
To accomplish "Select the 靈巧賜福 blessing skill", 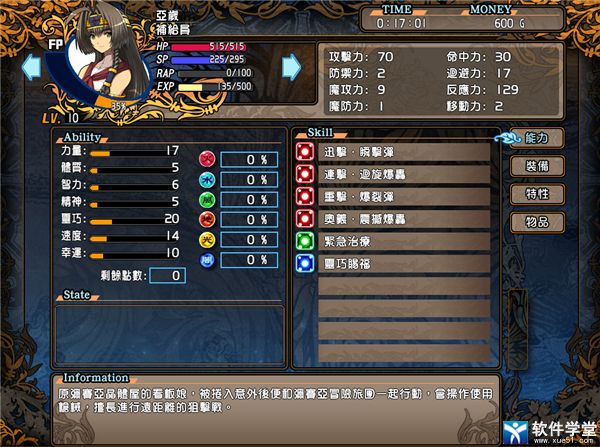I will [x=395, y=264].
